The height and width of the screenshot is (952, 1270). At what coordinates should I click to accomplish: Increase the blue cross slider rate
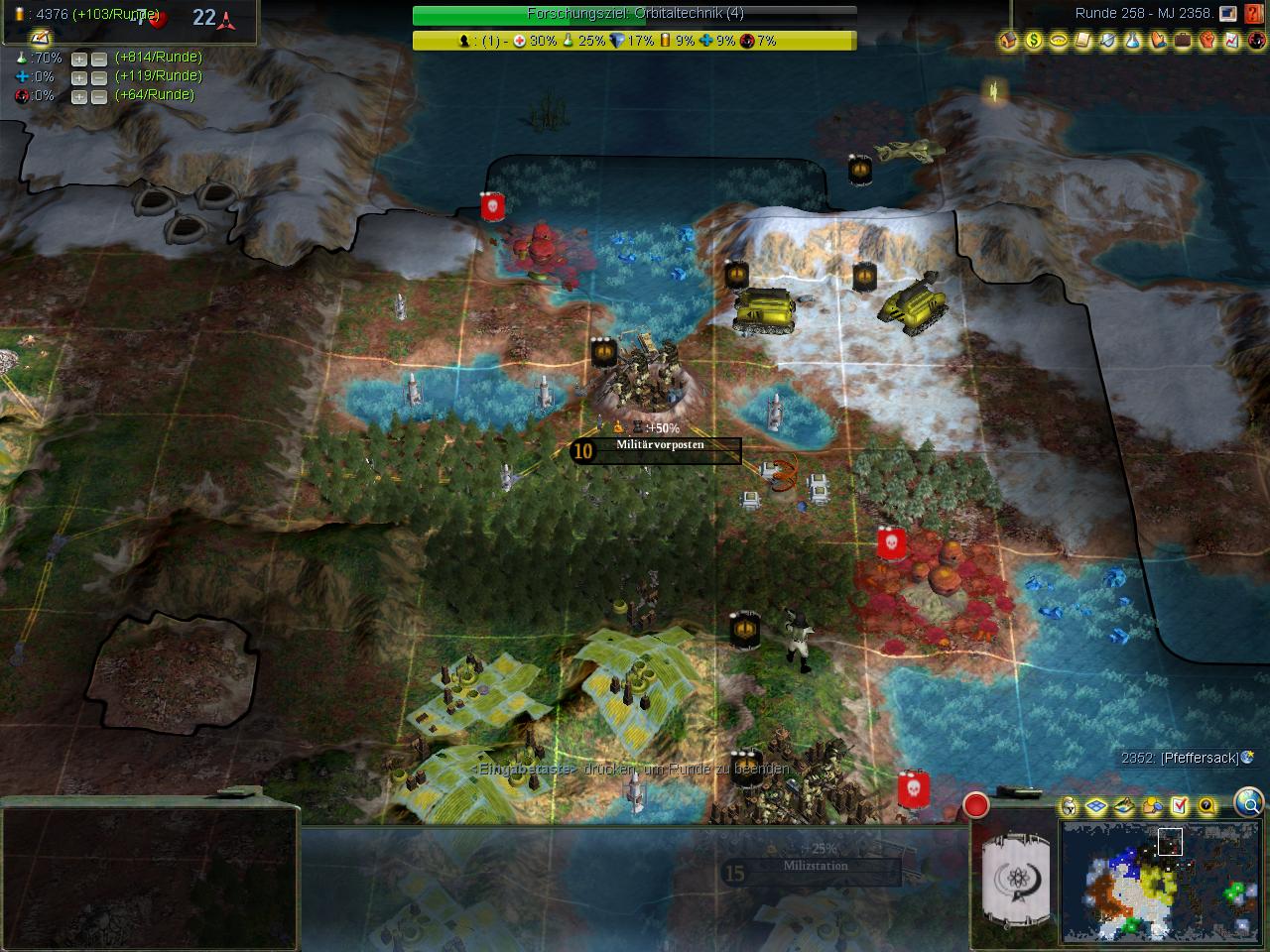(79, 77)
